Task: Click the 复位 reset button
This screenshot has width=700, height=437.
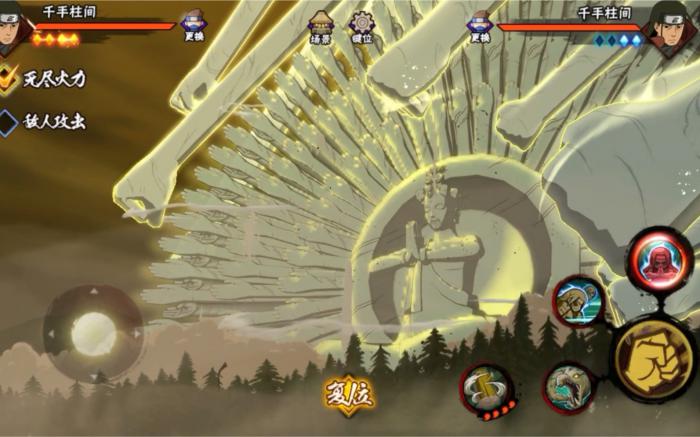Action: (349, 393)
